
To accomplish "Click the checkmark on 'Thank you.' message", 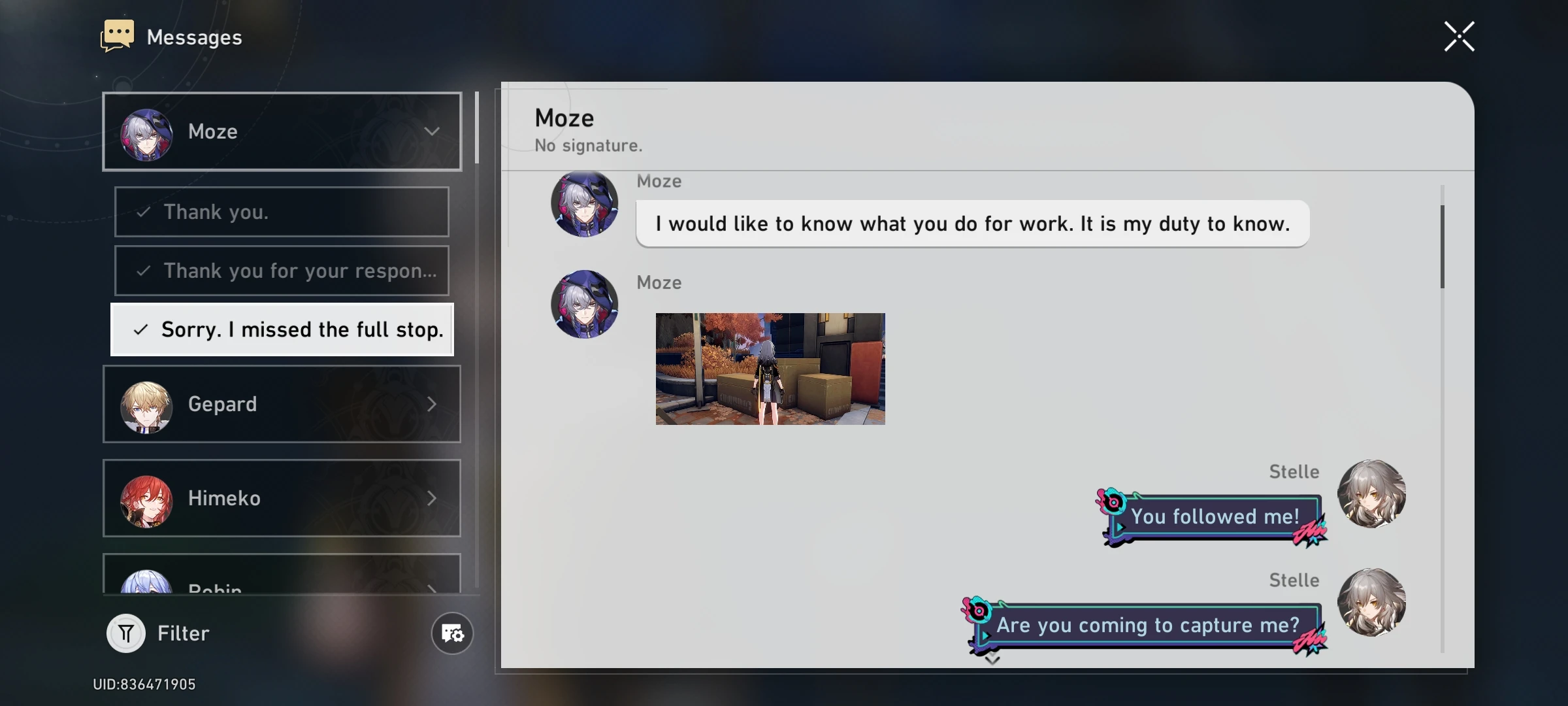I will pyautogui.click(x=142, y=211).
